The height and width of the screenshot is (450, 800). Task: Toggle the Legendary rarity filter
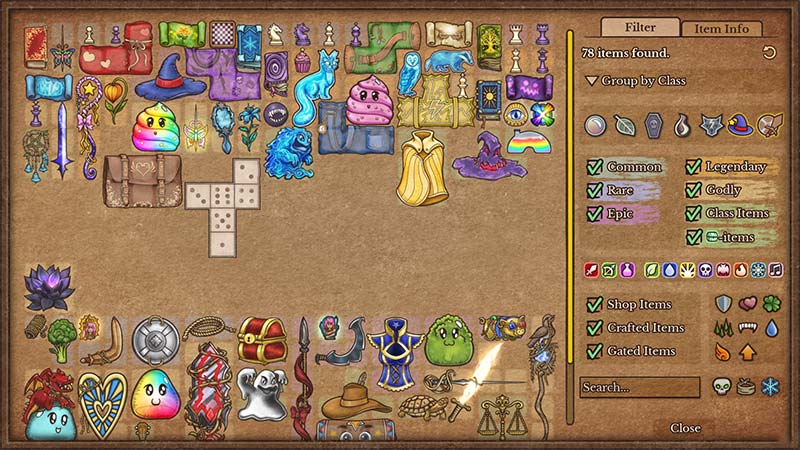tap(693, 167)
